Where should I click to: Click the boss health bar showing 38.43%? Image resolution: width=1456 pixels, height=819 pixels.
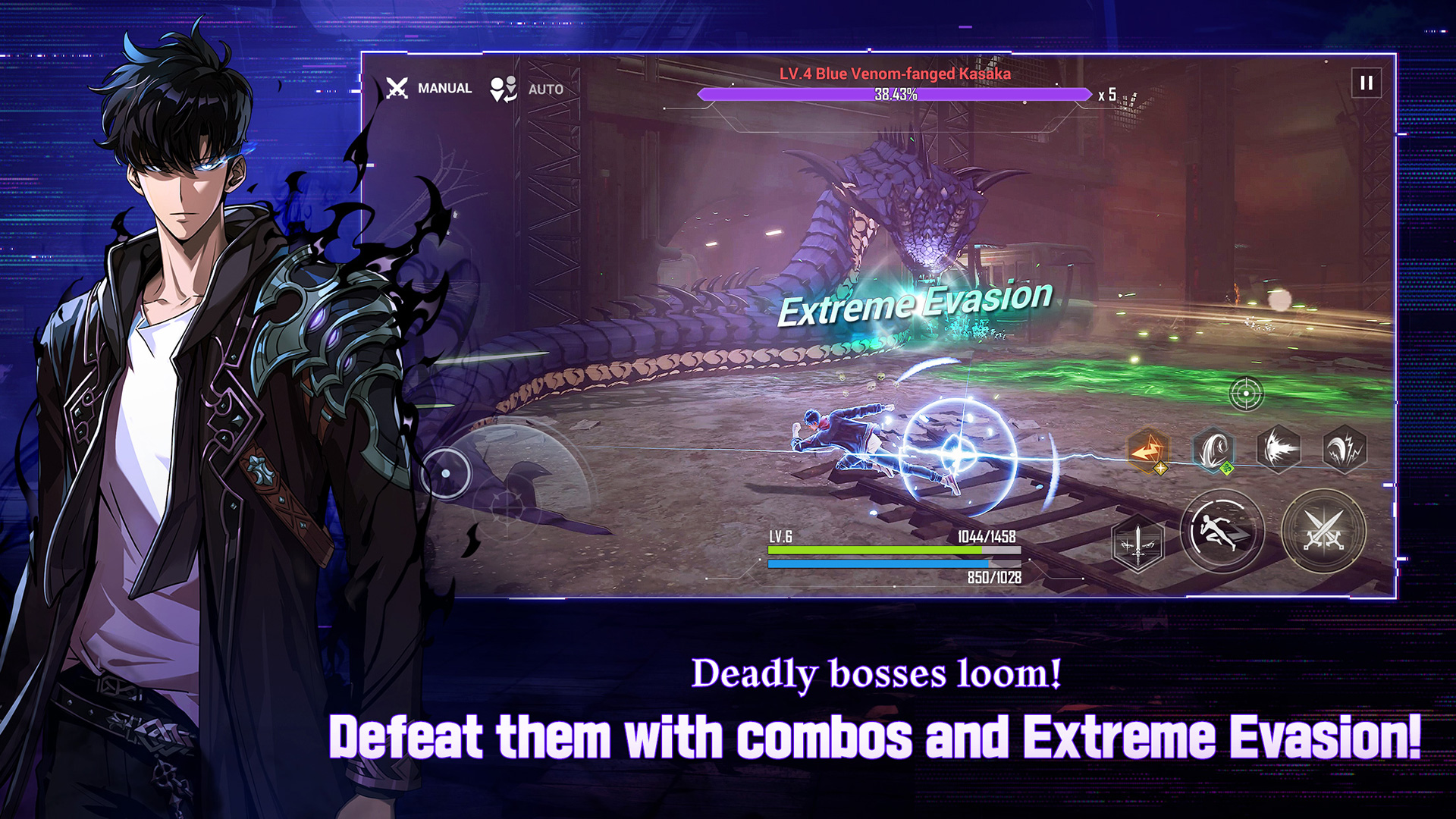click(x=895, y=93)
